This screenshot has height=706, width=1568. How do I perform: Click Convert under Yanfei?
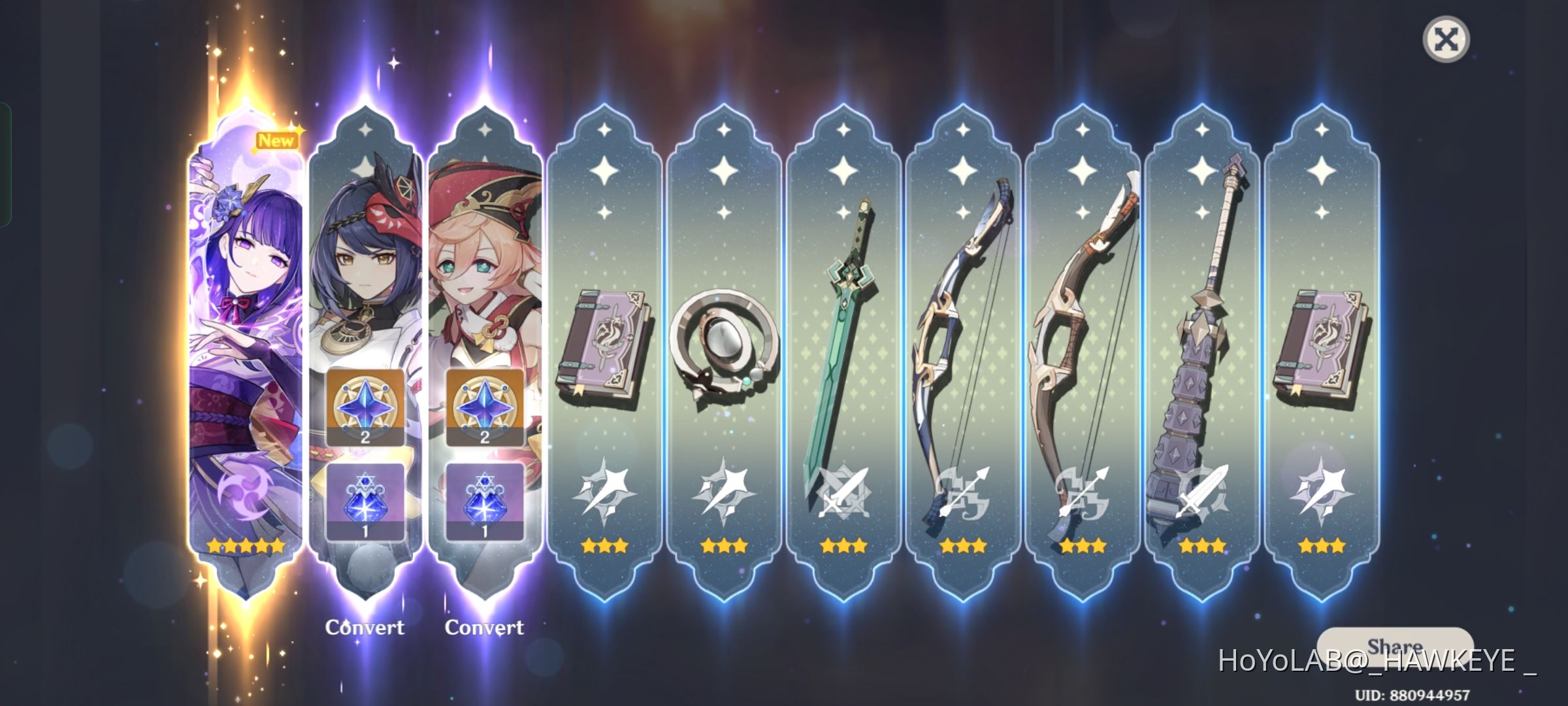tap(485, 627)
